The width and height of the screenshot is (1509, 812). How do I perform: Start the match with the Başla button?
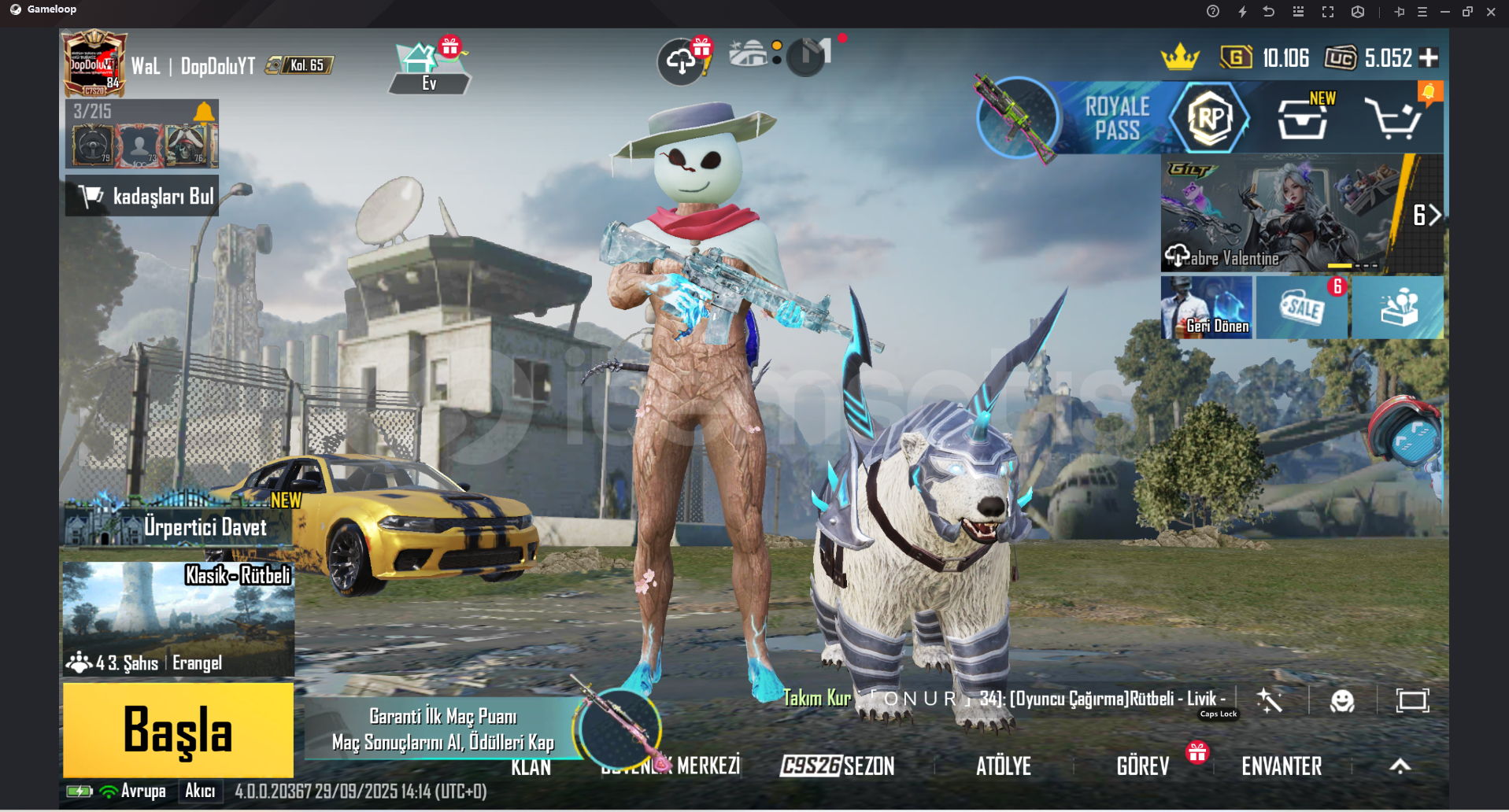point(178,729)
